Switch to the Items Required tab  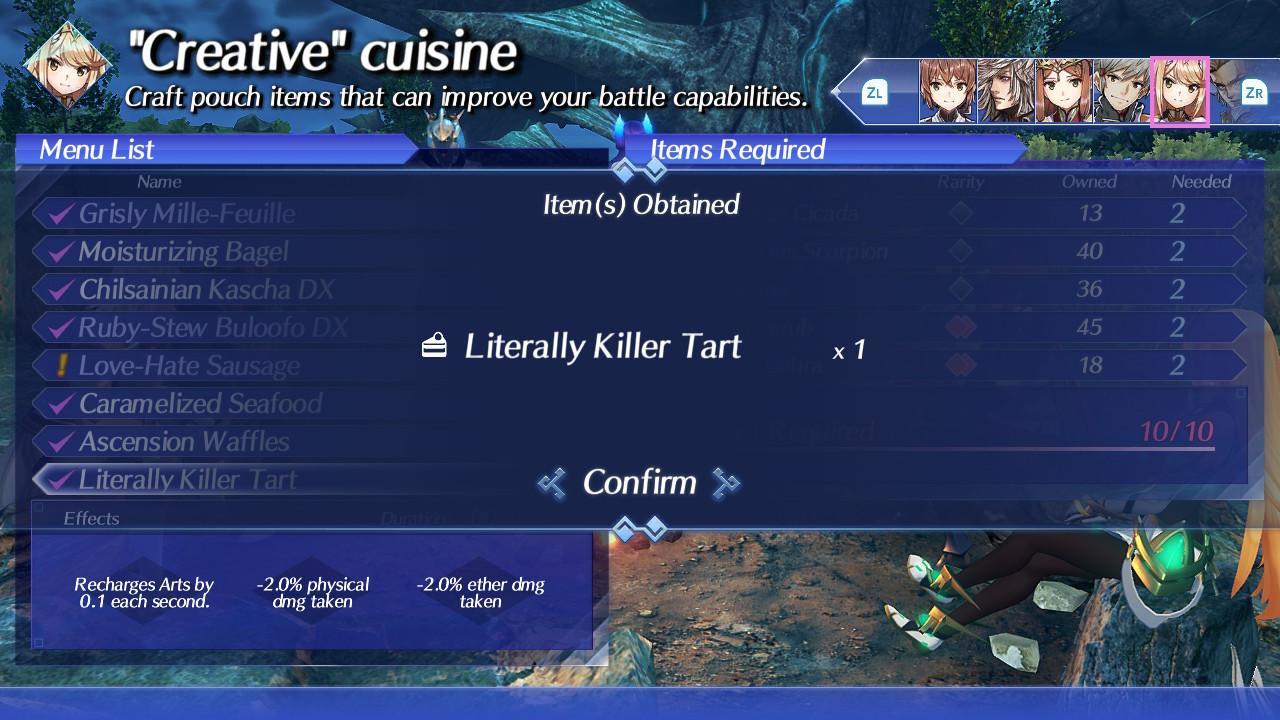pos(736,149)
